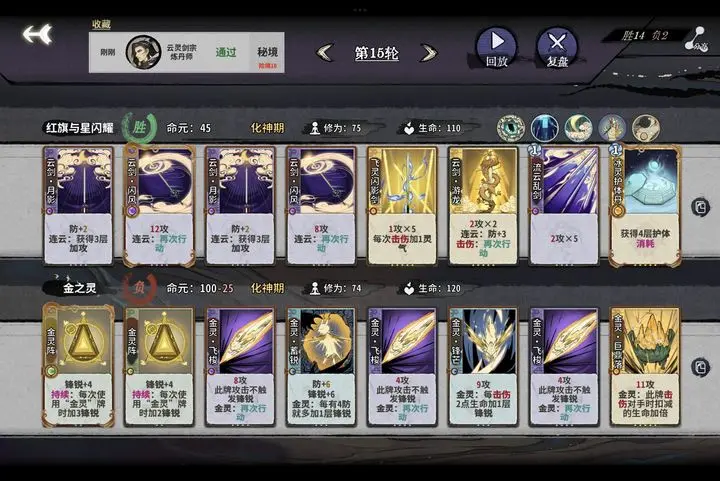
Task: Play the 回放 replay
Action: 496,46
